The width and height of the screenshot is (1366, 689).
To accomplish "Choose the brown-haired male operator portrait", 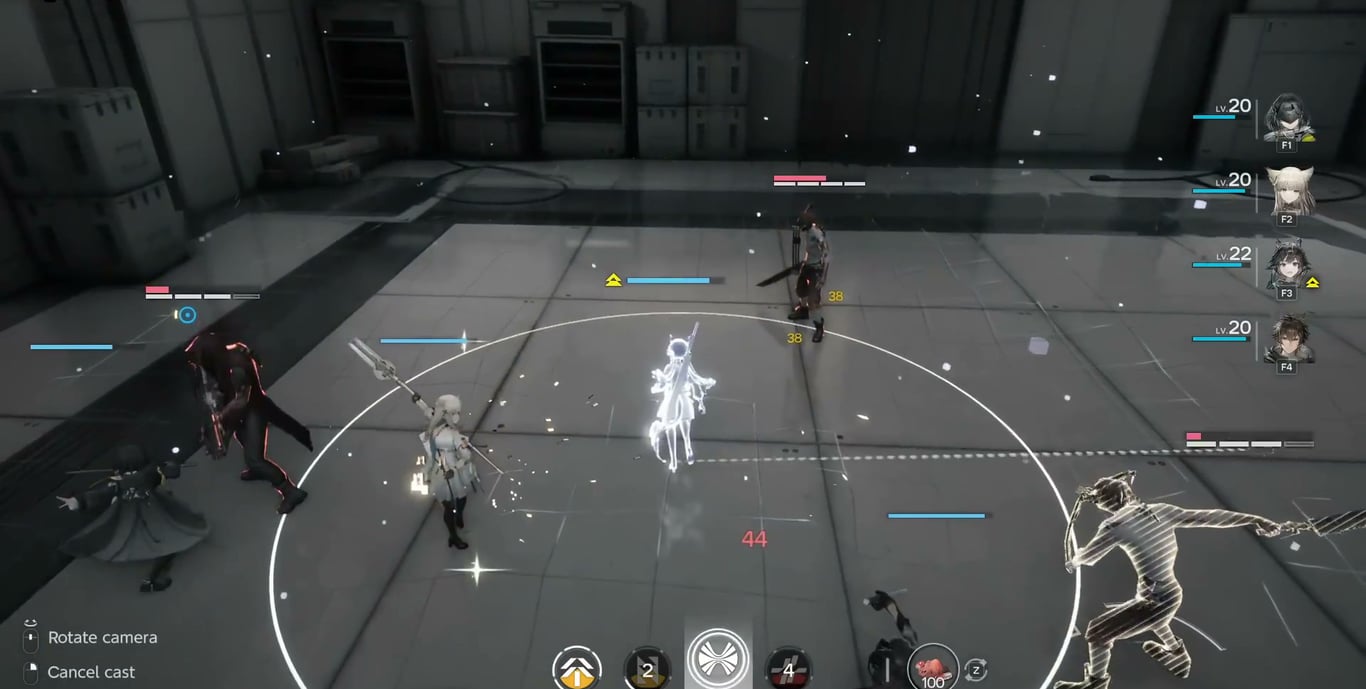I will (x=1286, y=340).
